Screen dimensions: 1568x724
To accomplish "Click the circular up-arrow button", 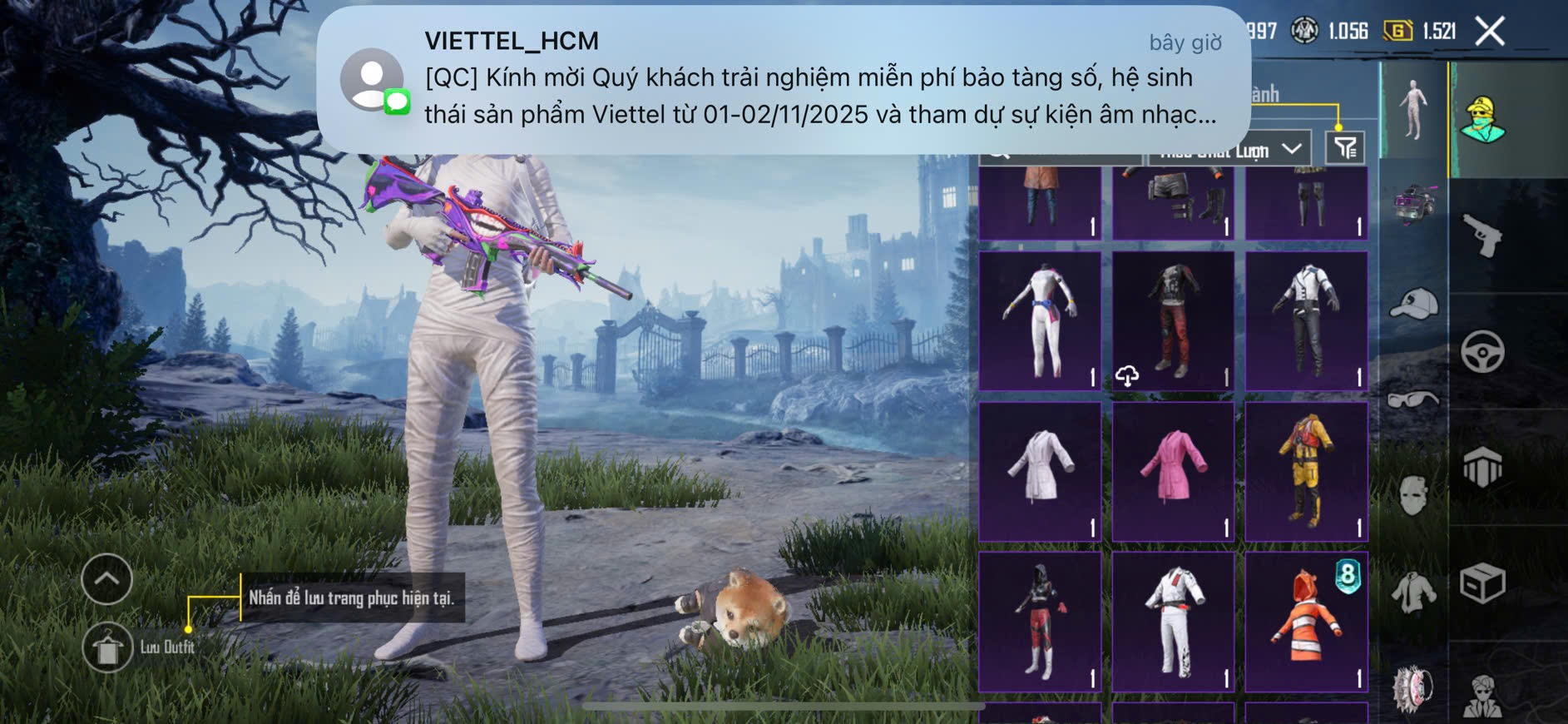I will click(x=107, y=578).
